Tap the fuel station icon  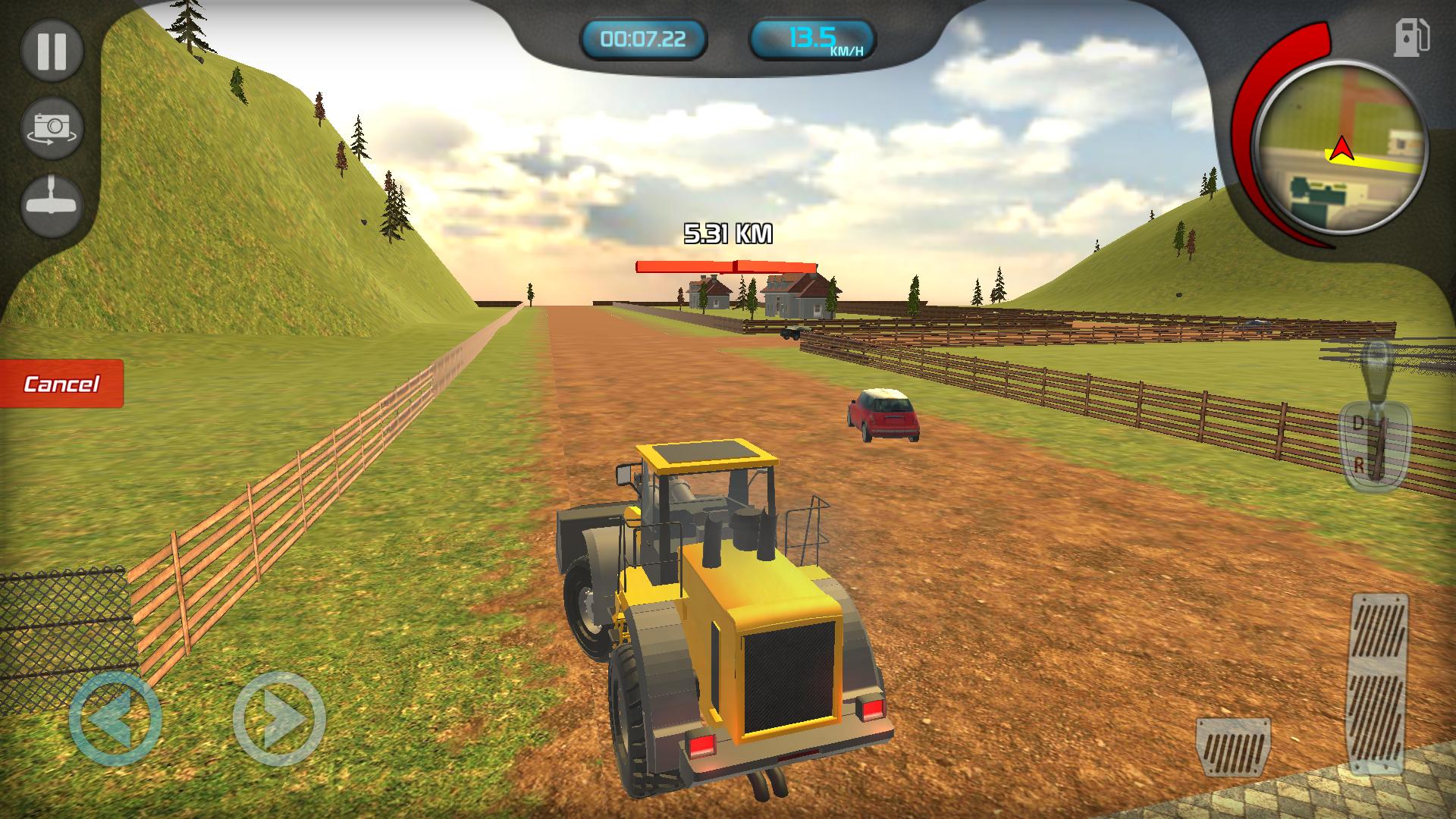1412,37
